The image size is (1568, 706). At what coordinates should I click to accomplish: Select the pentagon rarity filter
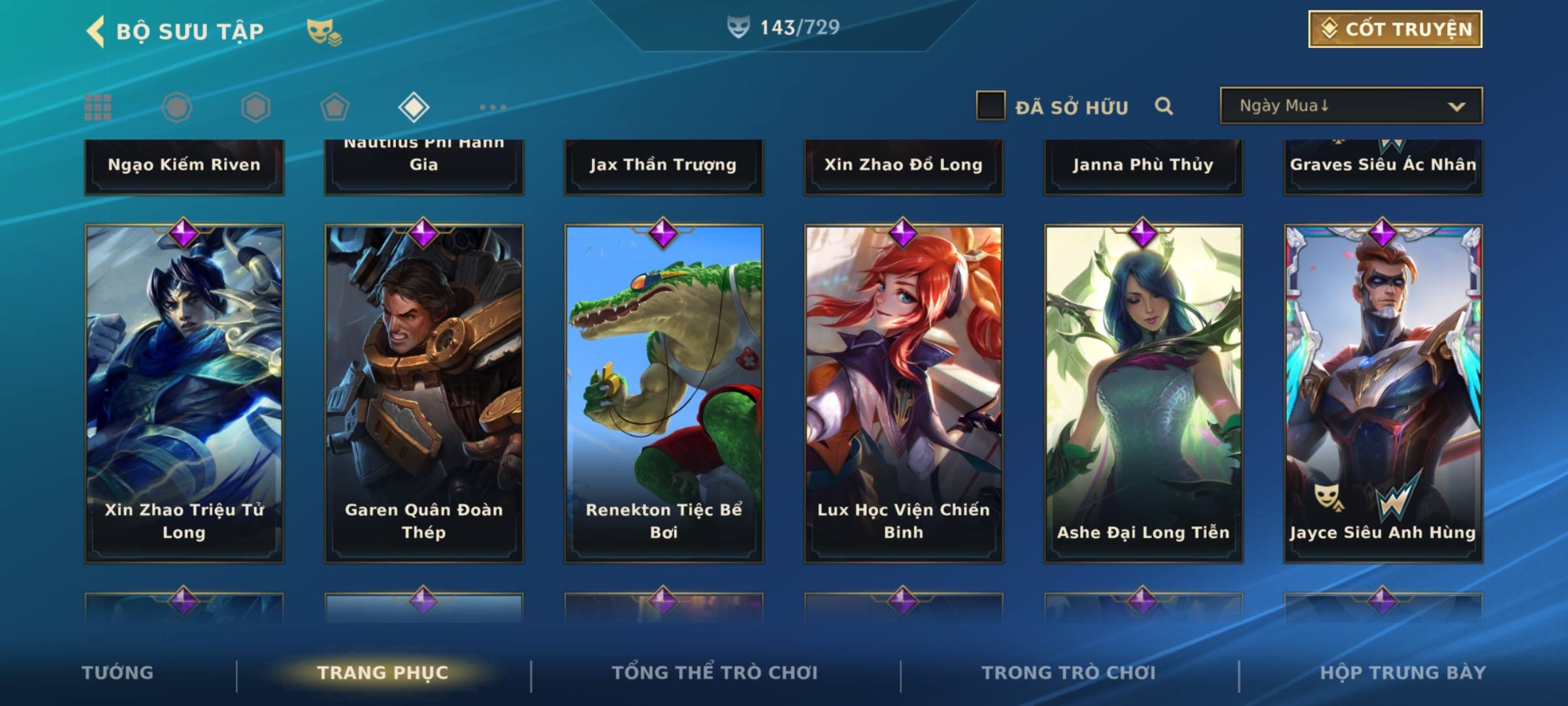[x=335, y=107]
